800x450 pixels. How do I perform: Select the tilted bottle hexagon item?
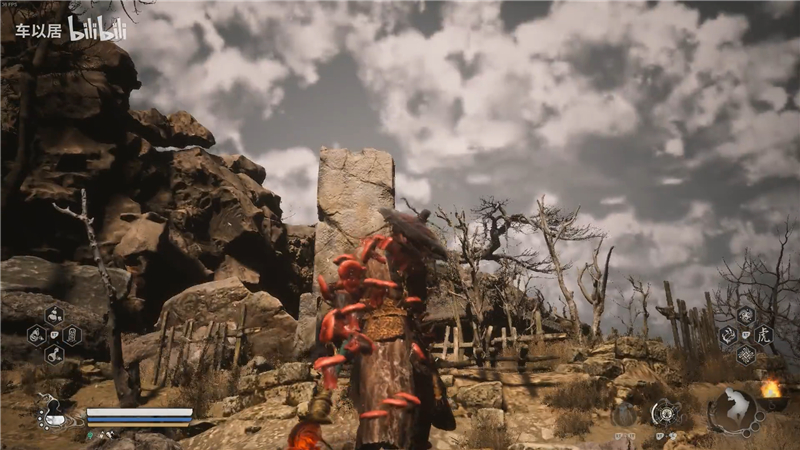pos(37,335)
